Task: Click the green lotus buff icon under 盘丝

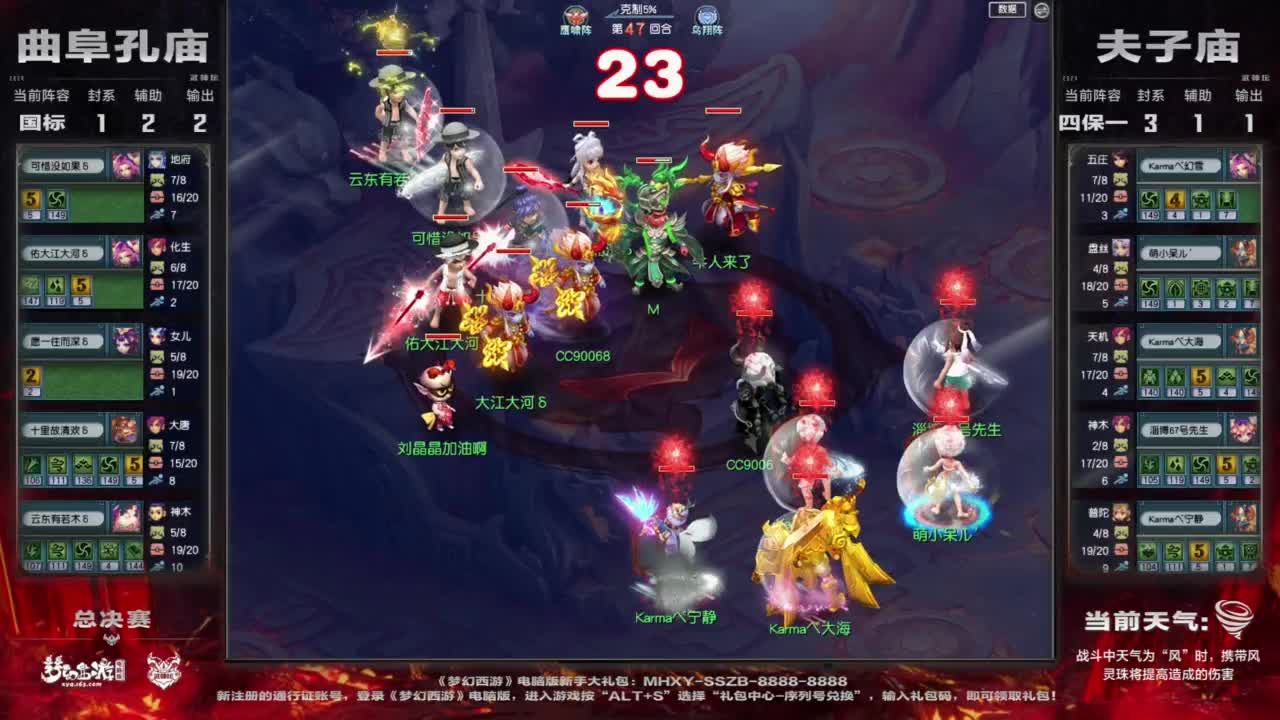Action: tap(1174, 288)
